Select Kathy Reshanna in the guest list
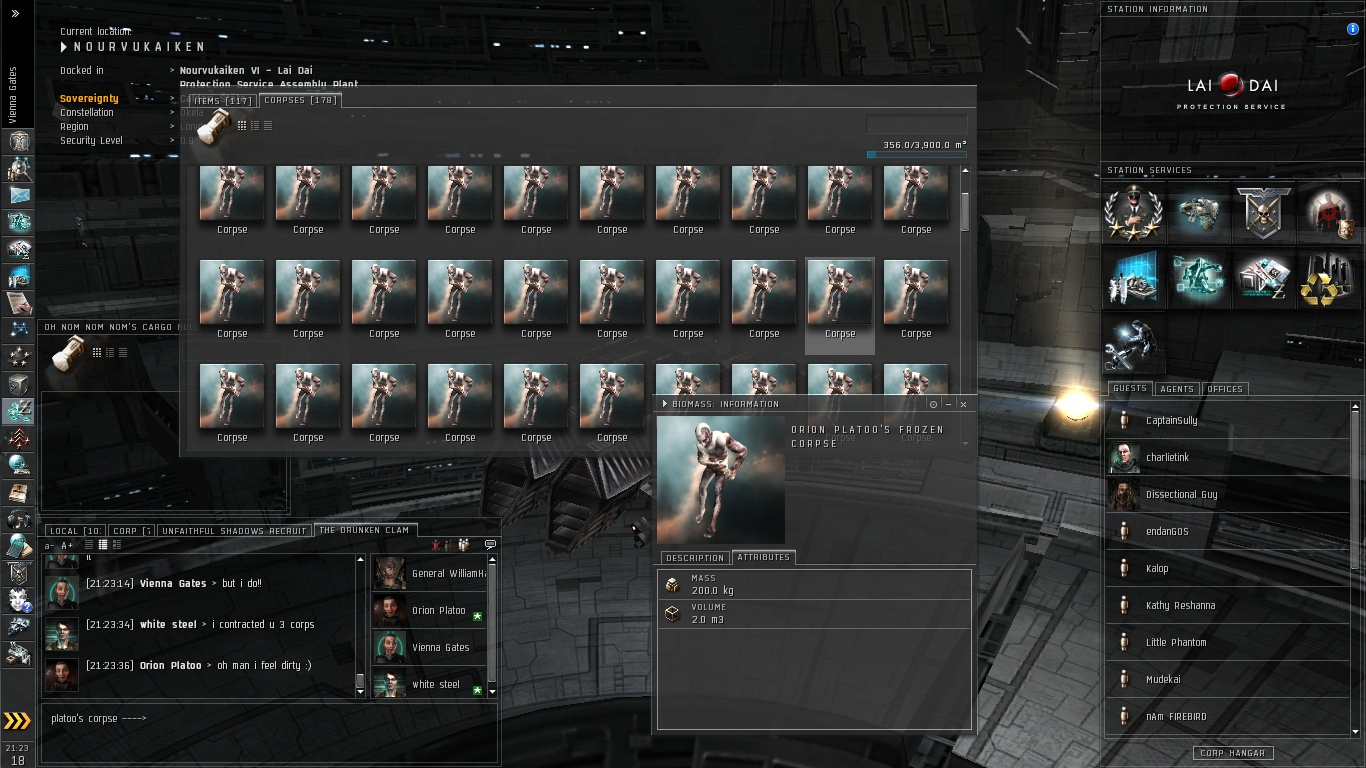The image size is (1366, 768). tap(1180, 606)
